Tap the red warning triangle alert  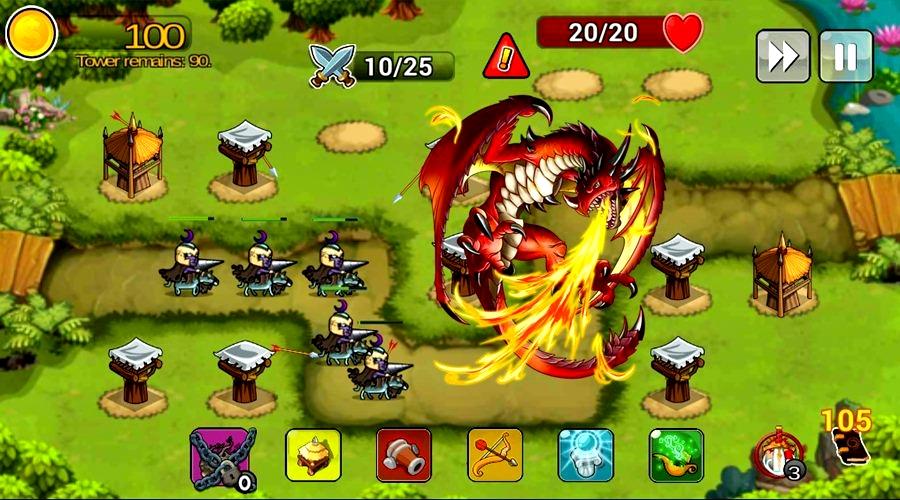click(505, 57)
